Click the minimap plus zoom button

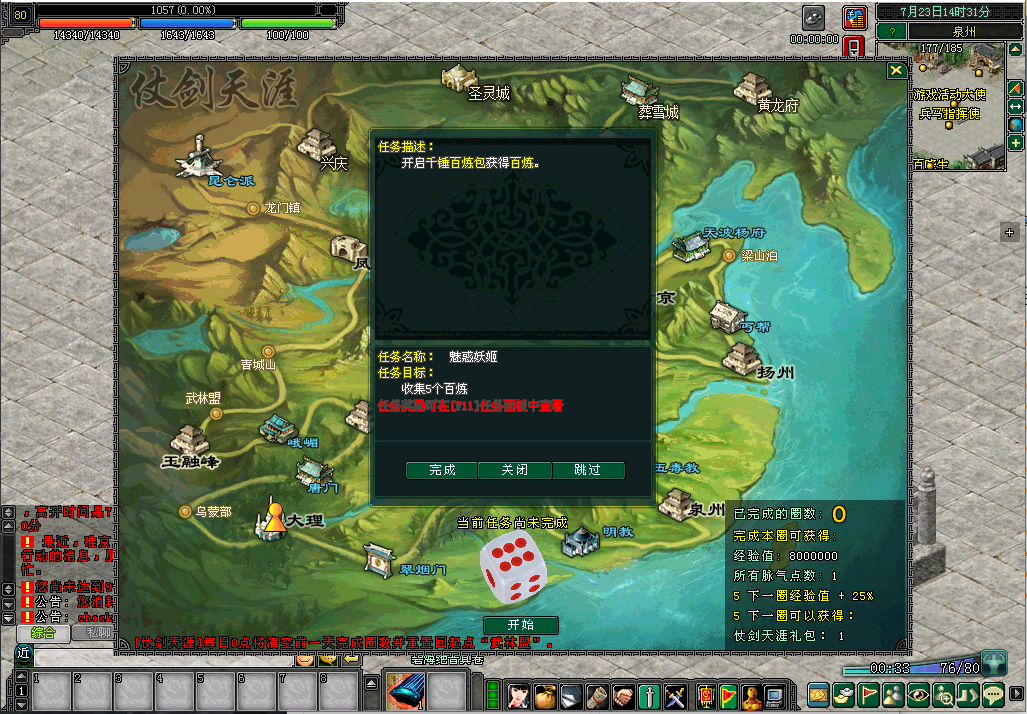point(1015,143)
